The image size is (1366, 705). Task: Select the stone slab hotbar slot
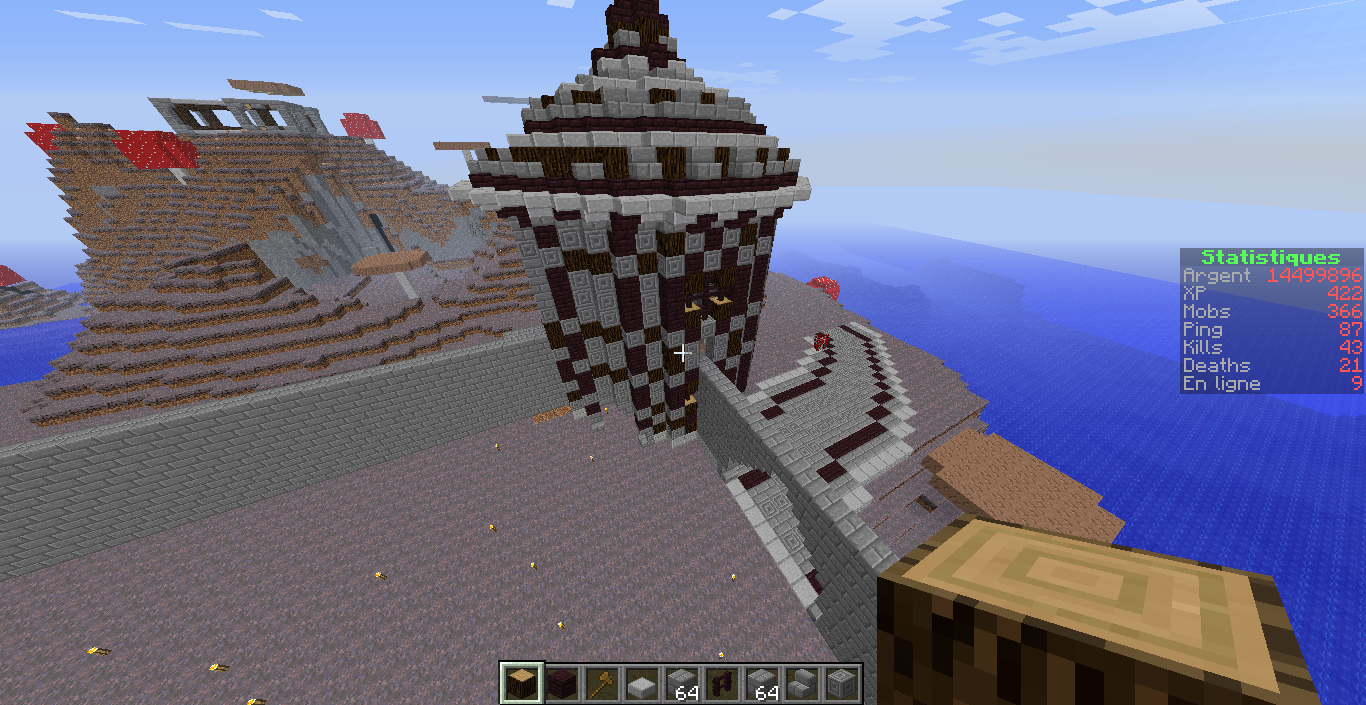(641, 684)
